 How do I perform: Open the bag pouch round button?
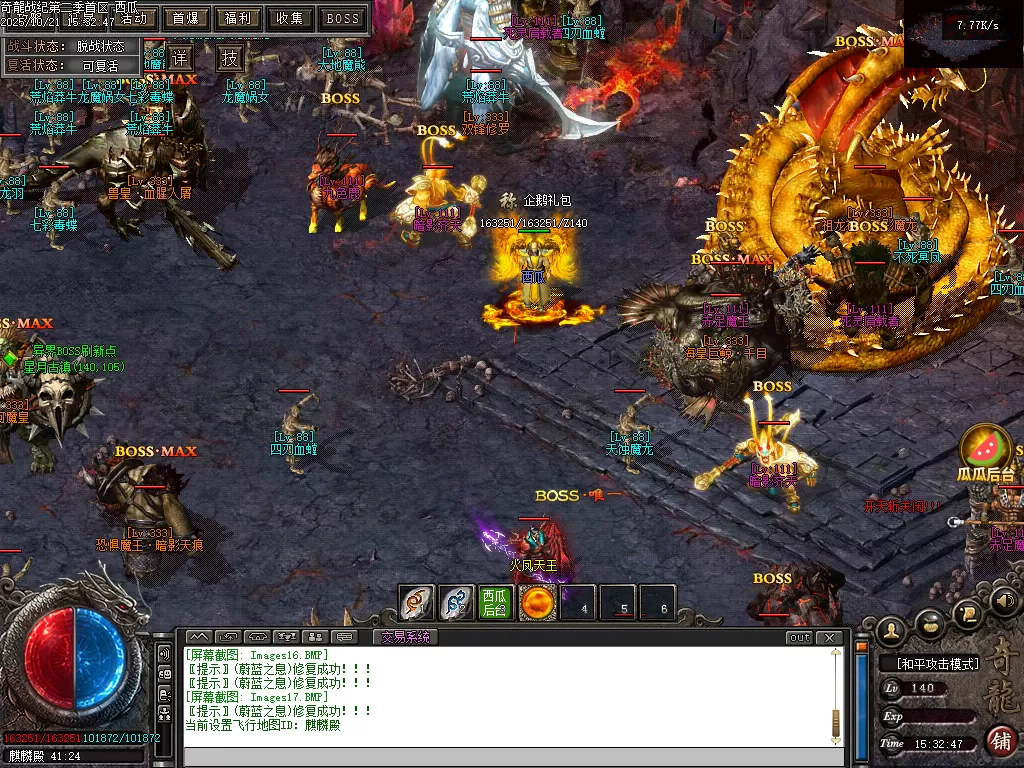tap(930, 622)
